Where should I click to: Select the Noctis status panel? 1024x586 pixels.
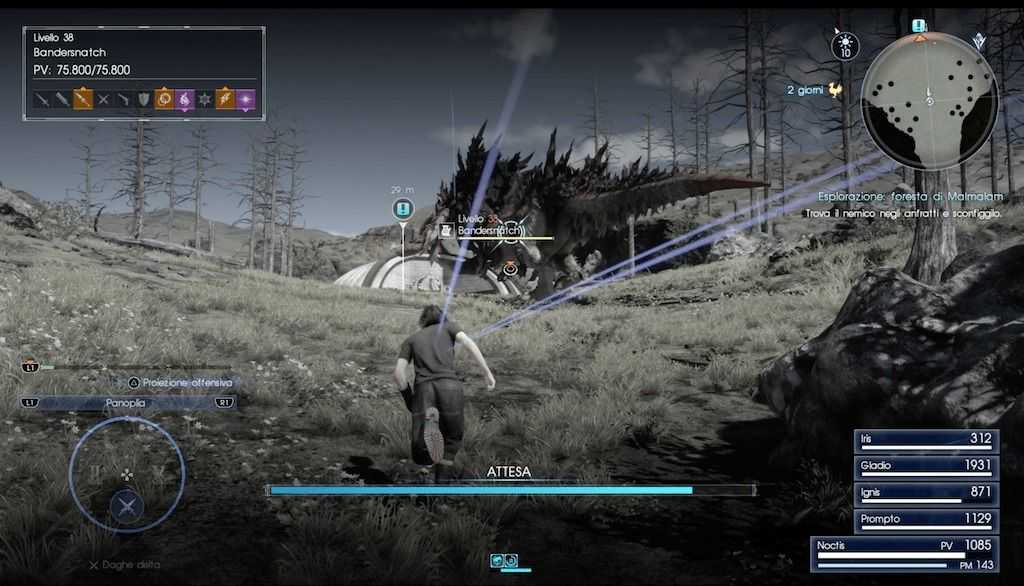[905, 554]
